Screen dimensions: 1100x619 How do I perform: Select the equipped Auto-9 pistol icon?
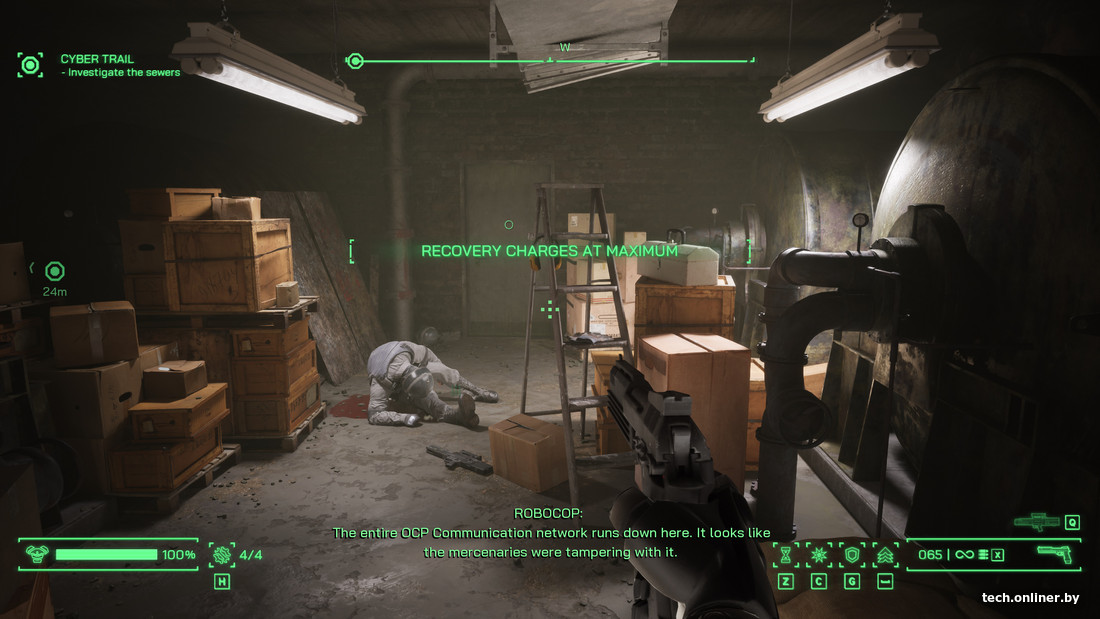click(x=1053, y=554)
